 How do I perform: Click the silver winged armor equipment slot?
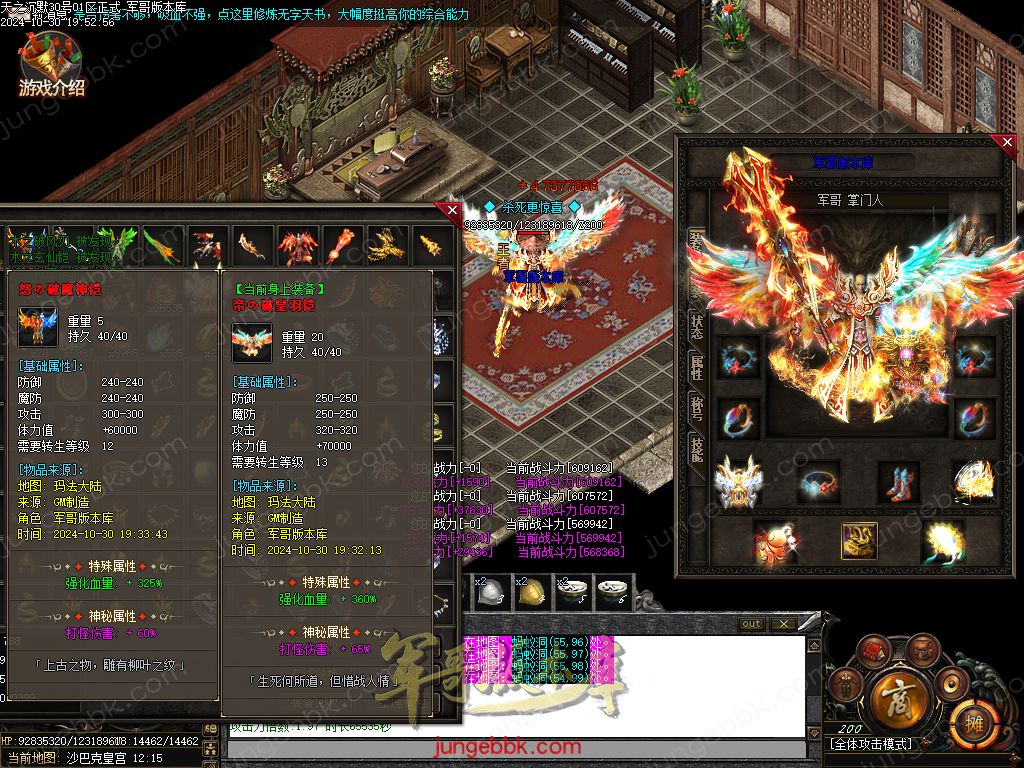738,481
